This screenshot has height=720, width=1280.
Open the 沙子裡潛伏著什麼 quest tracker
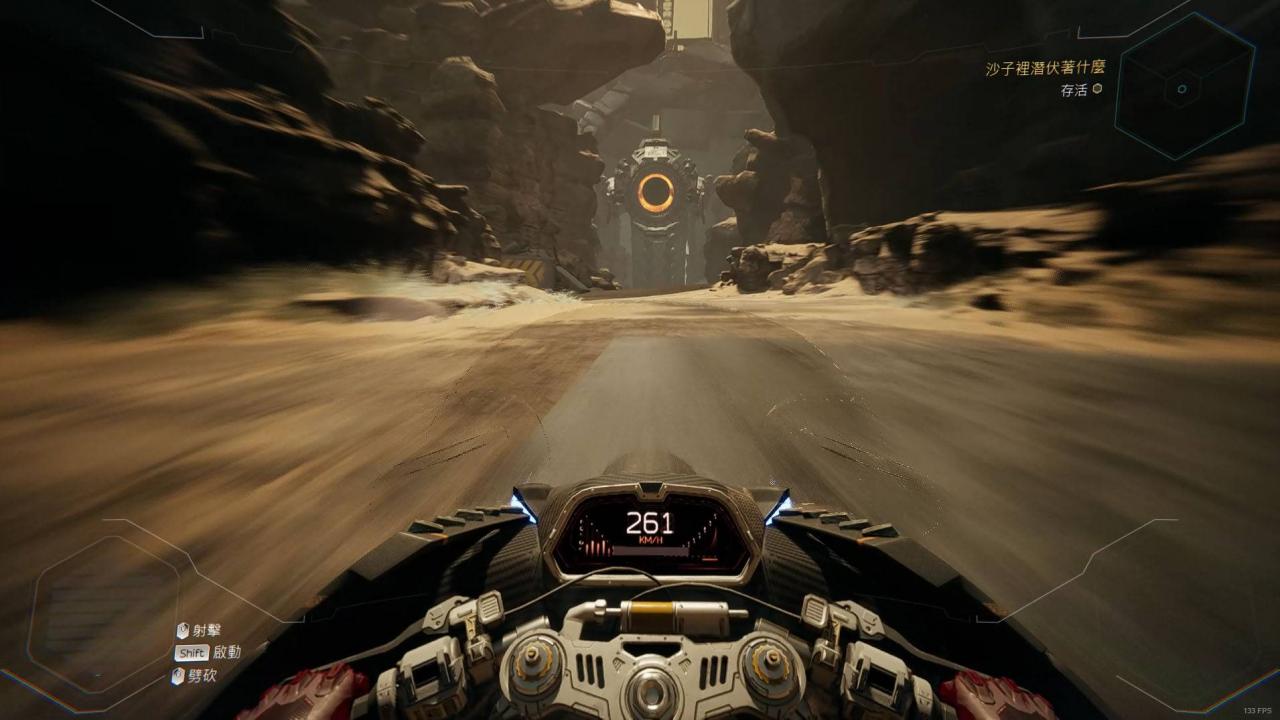click(x=1043, y=69)
